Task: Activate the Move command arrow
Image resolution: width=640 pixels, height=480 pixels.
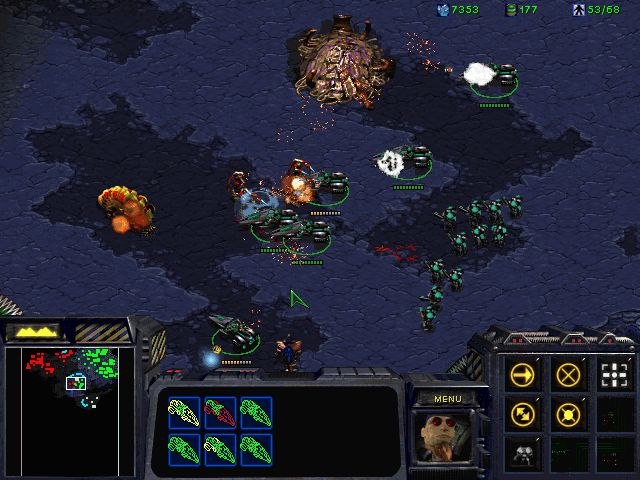Action: [523, 375]
